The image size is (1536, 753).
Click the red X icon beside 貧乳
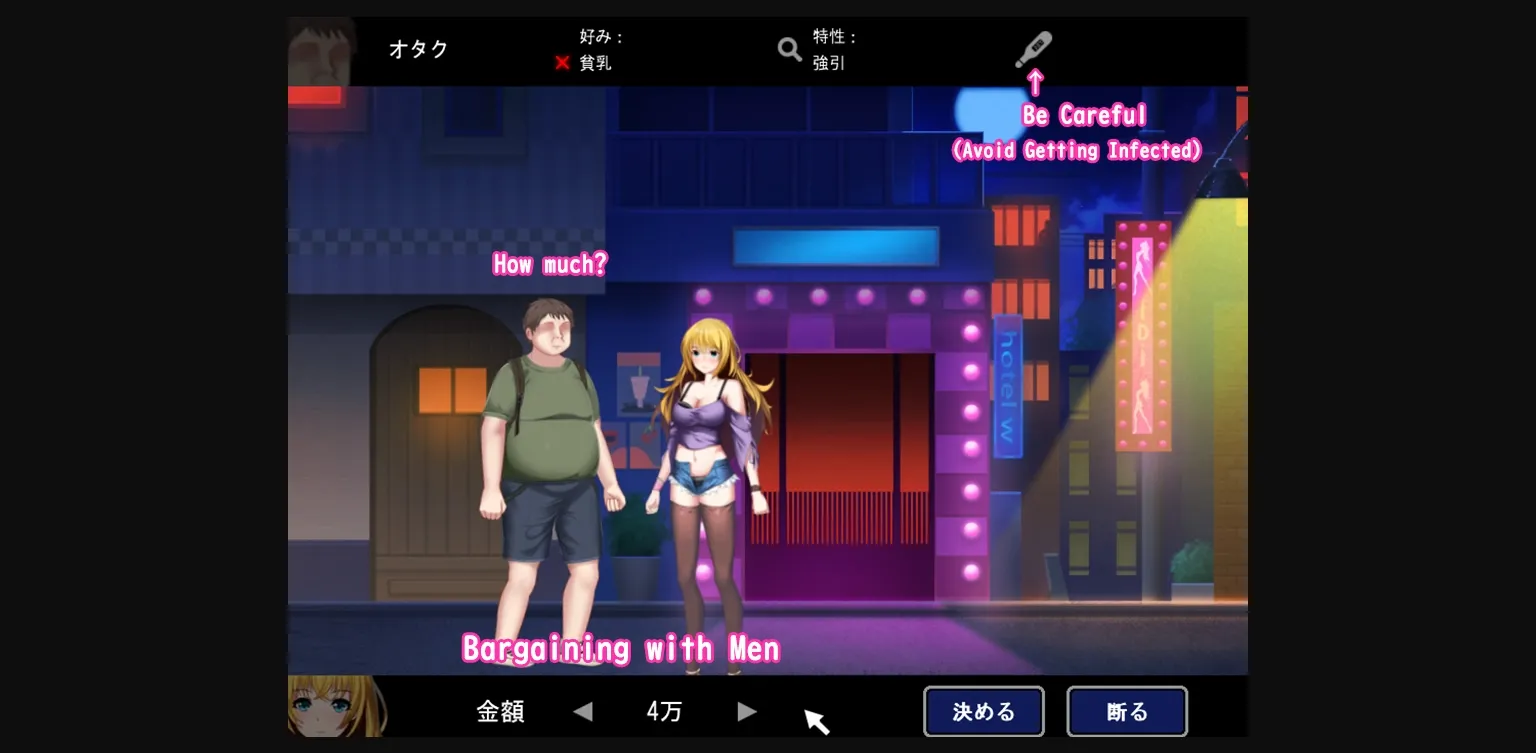[x=563, y=62]
